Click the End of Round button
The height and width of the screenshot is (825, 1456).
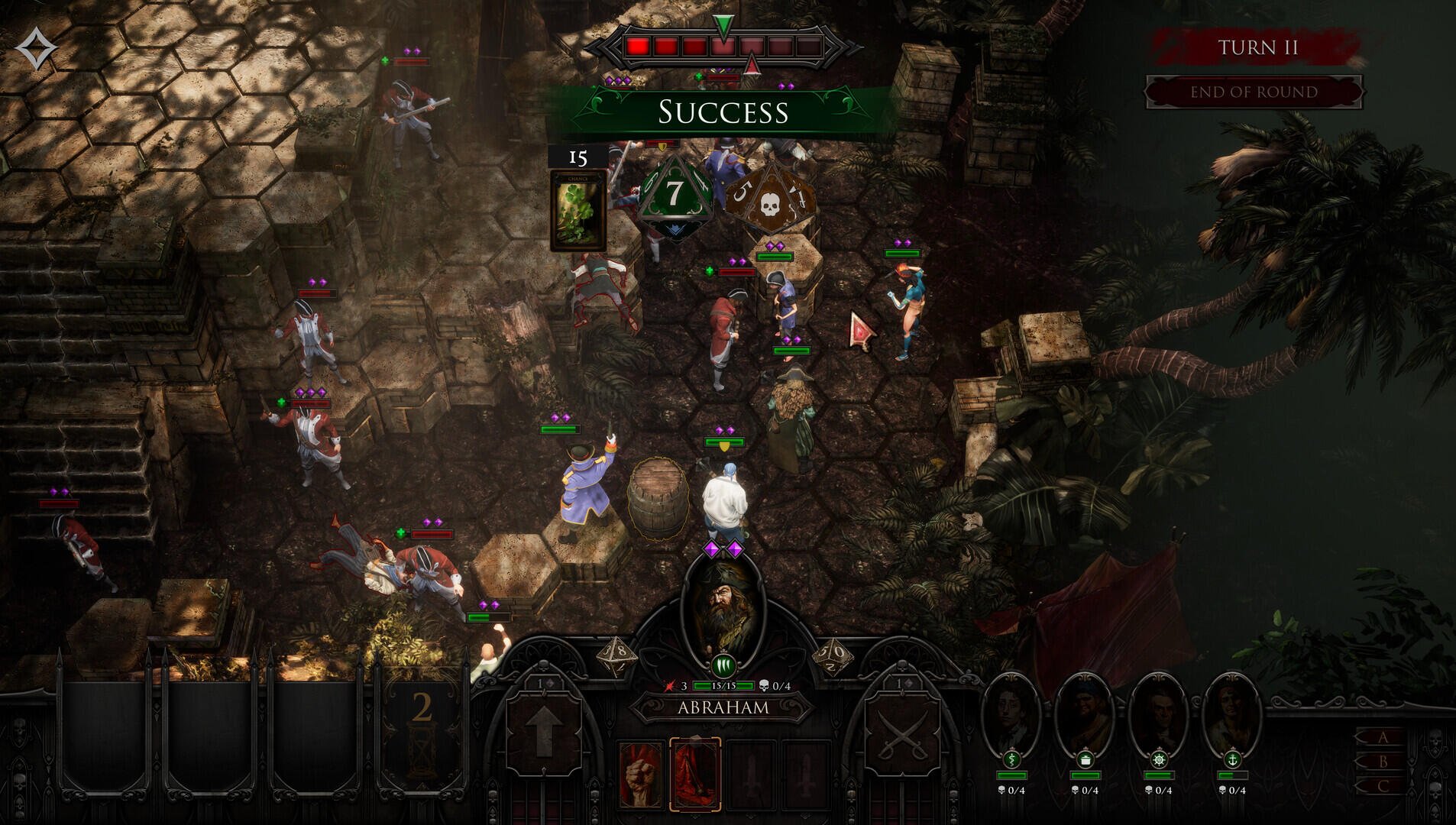pyautogui.click(x=1253, y=92)
